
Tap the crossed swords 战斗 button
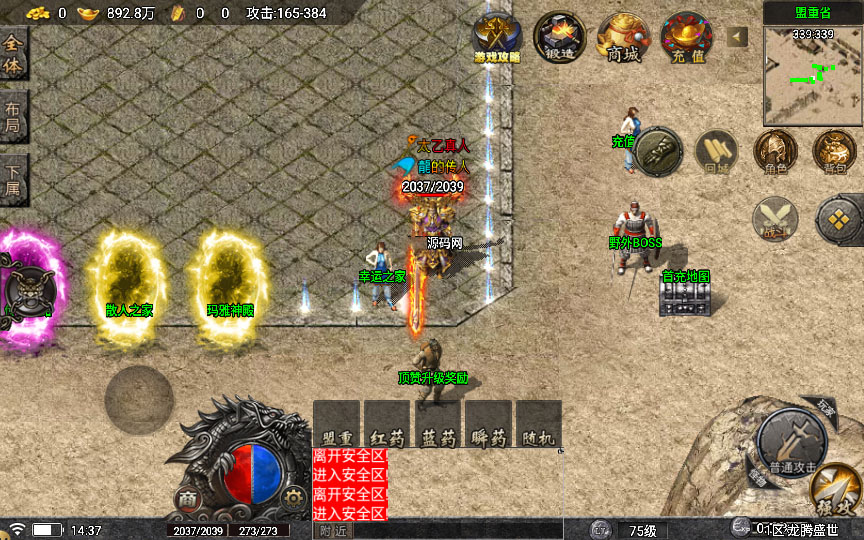[x=775, y=218]
